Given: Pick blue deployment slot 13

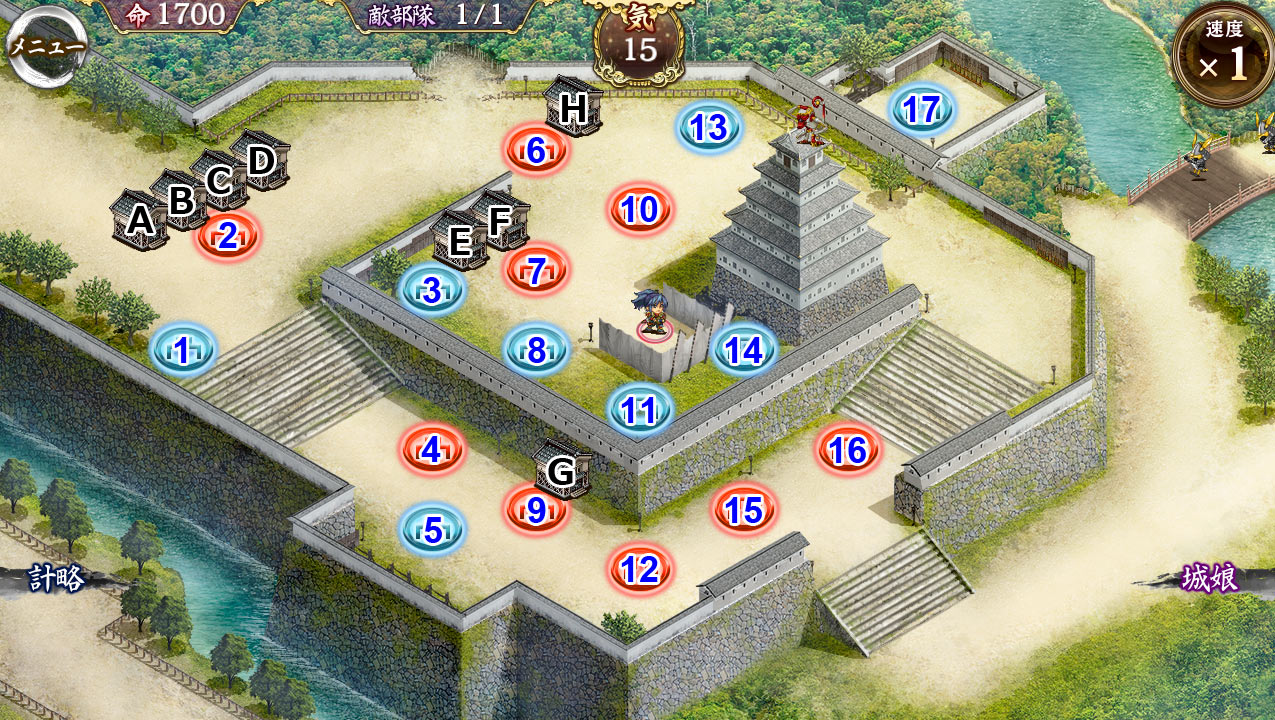Looking at the screenshot, I should click(x=709, y=128).
